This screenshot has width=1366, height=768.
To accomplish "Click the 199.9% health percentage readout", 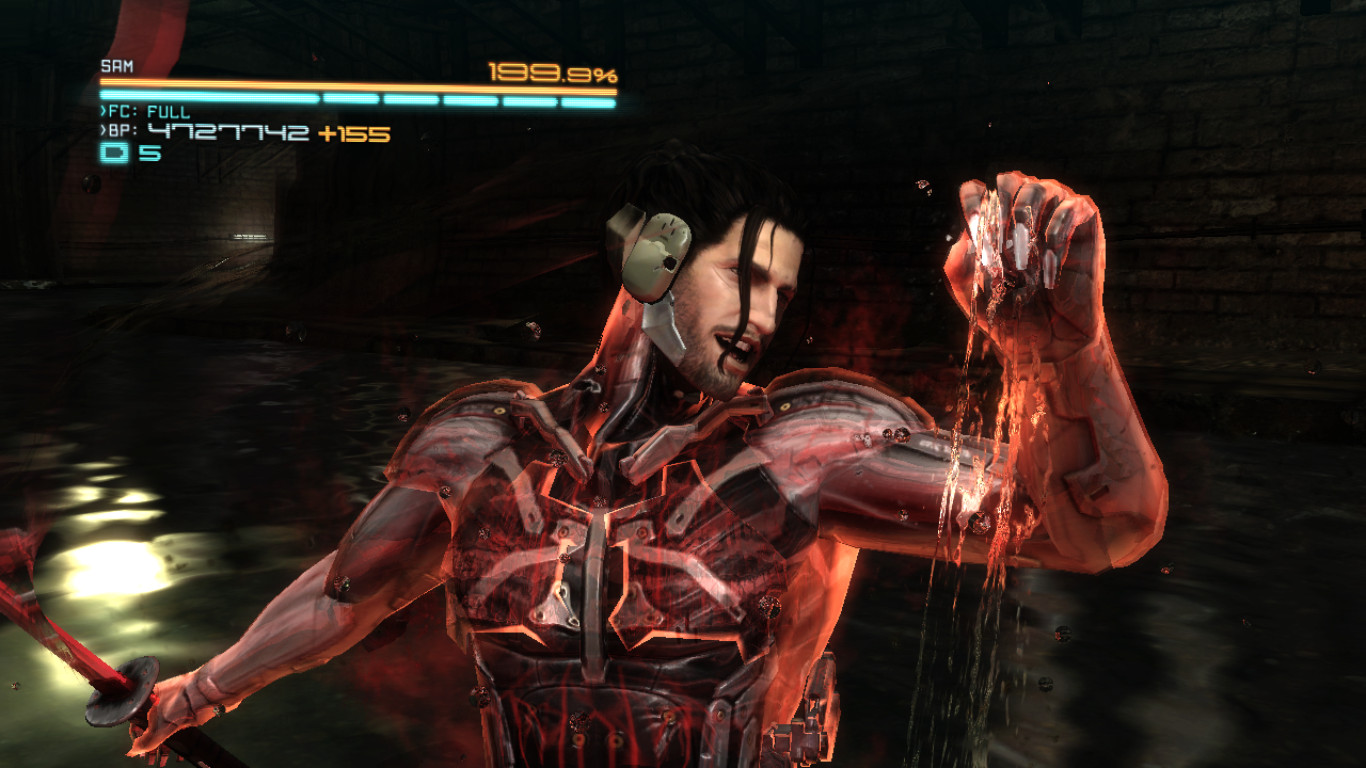I will [x=553, y=72].
